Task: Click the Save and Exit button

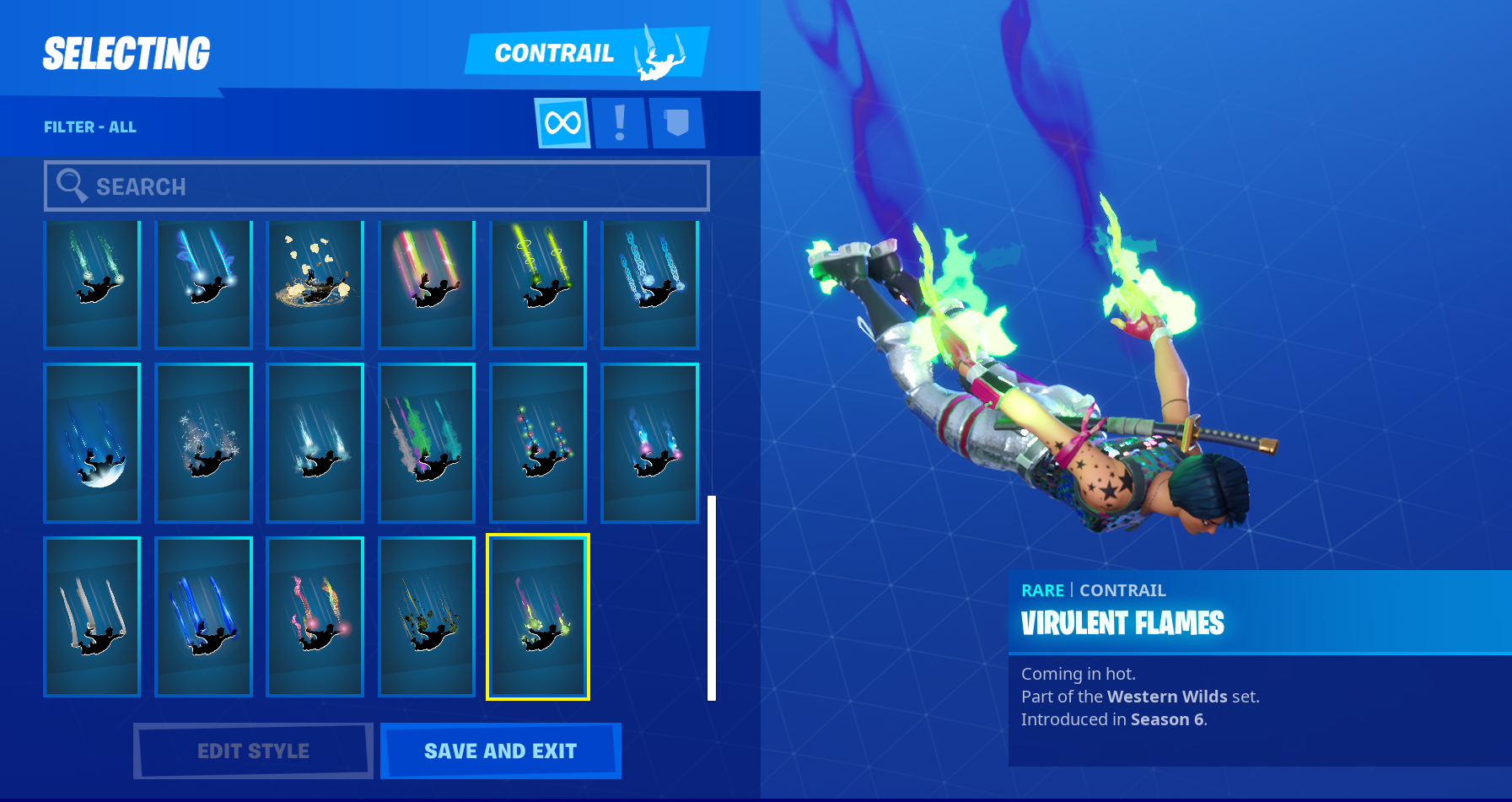Action: [500, 751]
